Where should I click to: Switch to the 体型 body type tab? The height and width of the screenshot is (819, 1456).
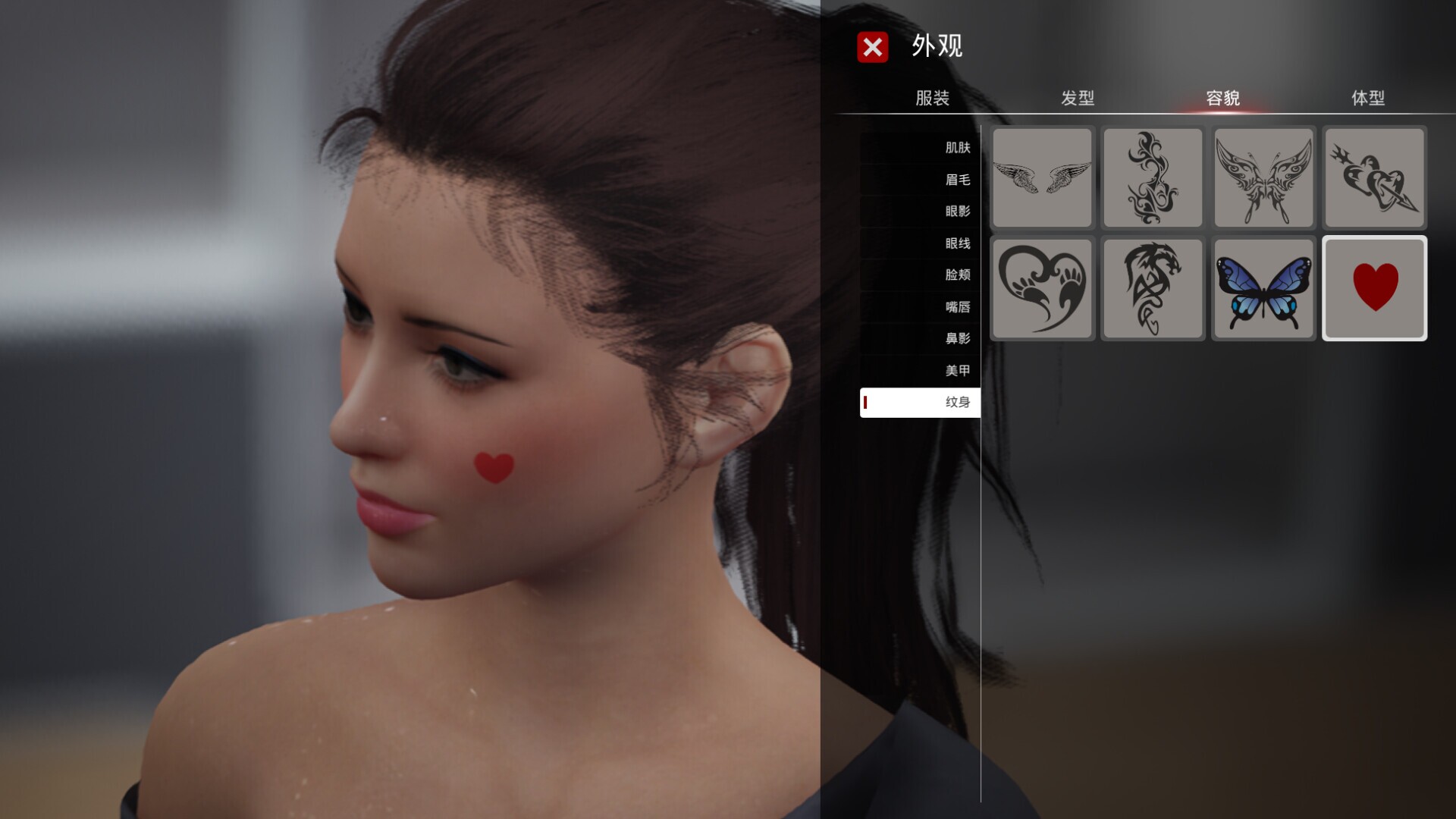coord(1369,99)
